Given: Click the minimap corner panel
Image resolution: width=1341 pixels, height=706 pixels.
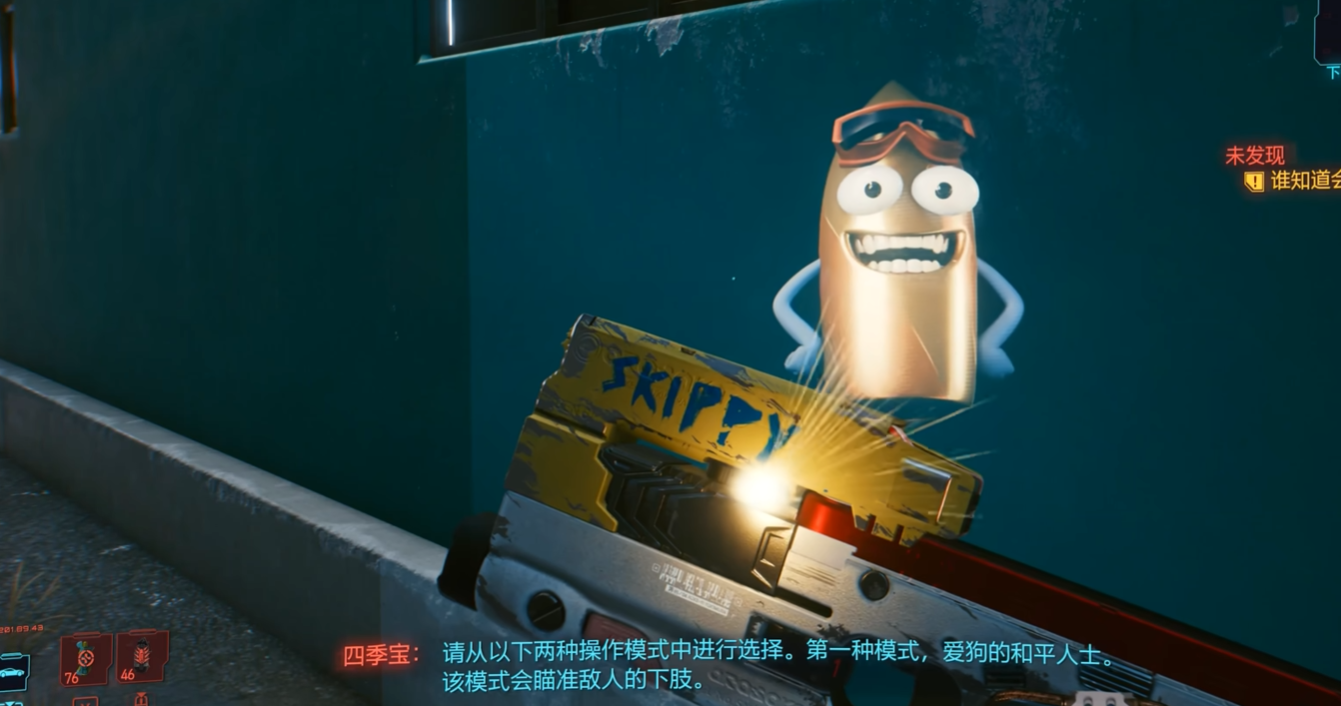Looking at the screenshot, I should pos(1328,32).
